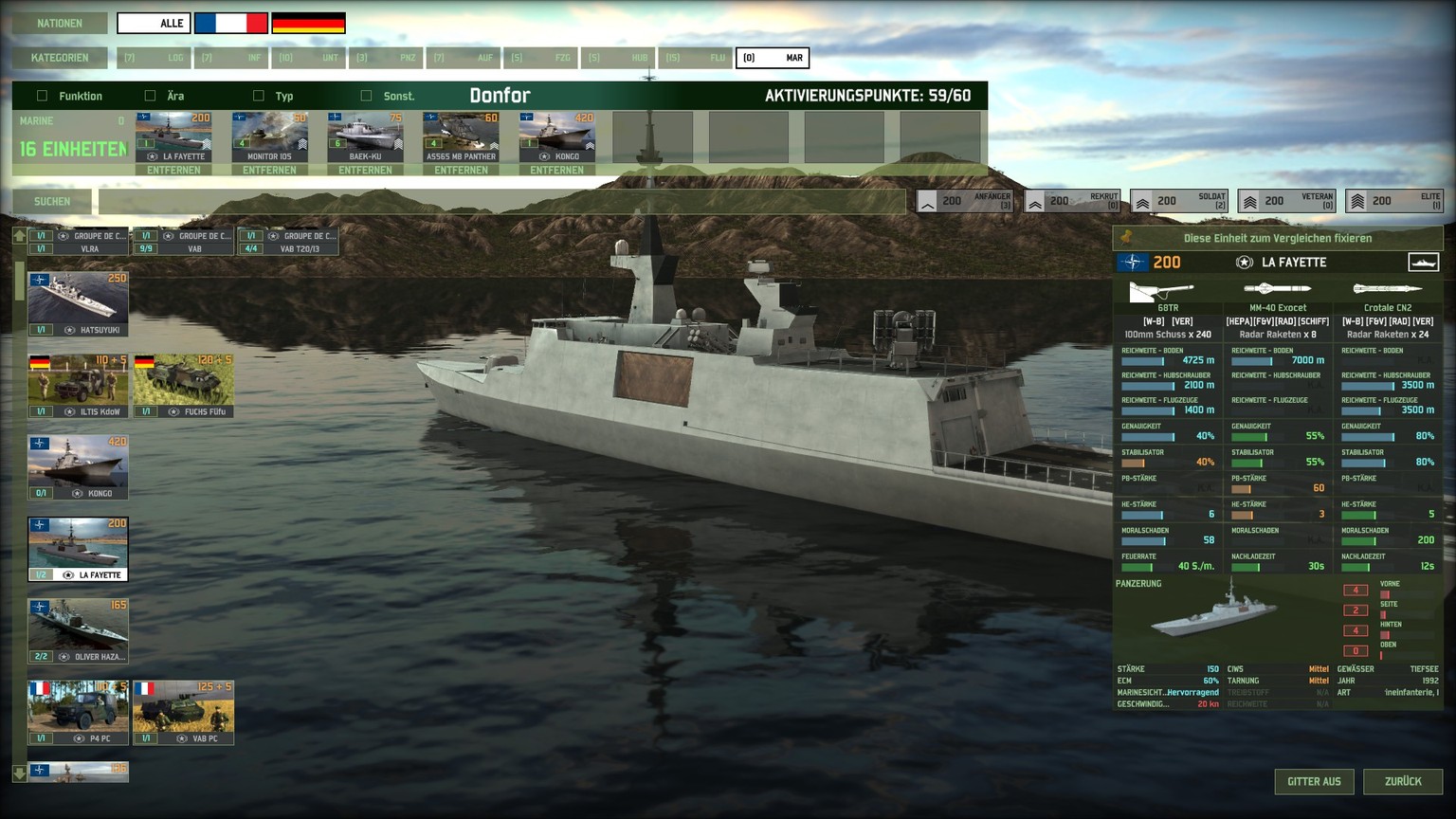Filter units by the French flag
This screenshot has width=1456, height=819.
point(230,23)
